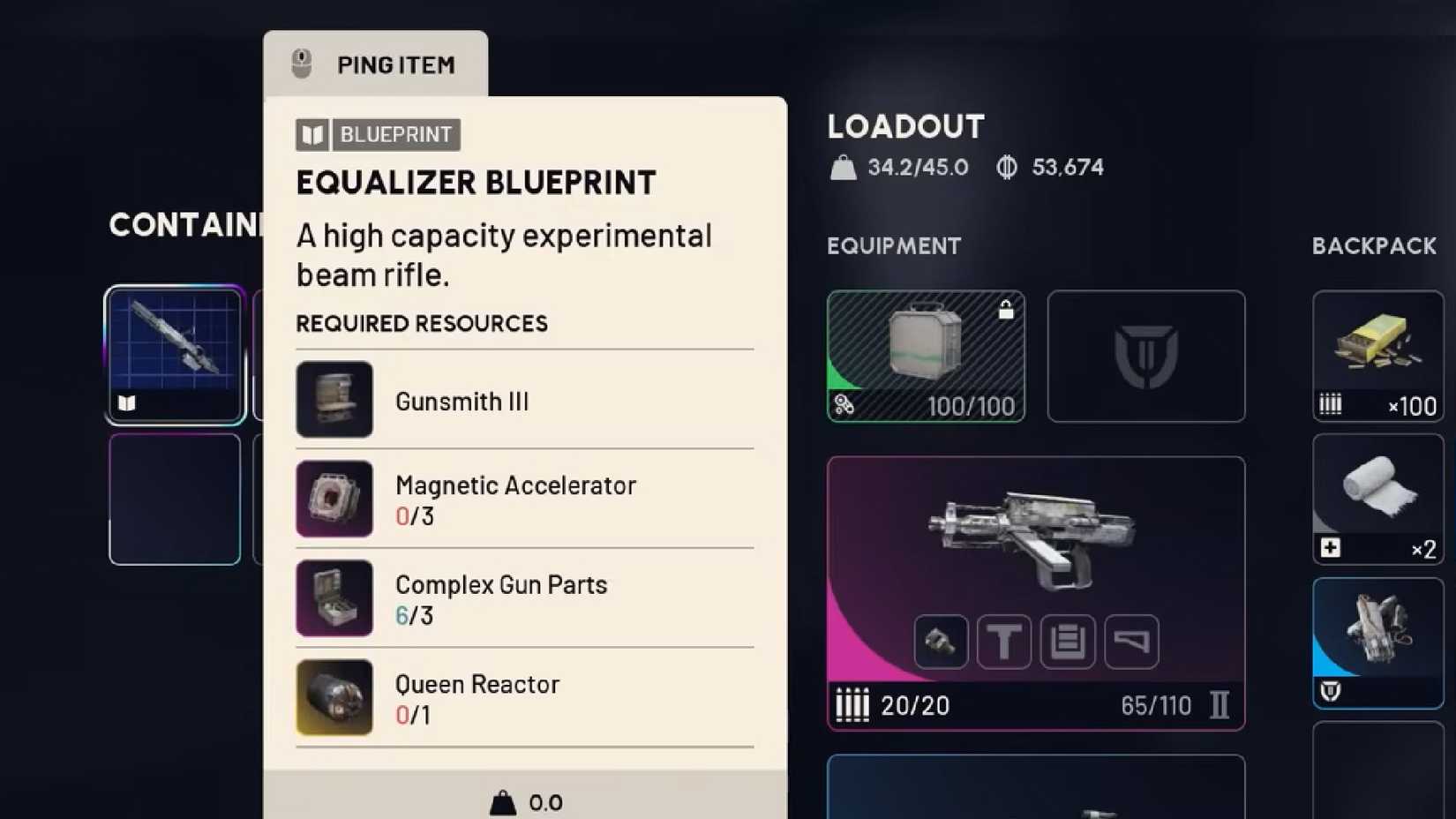Click the empty container slot below the blueprint
This screenshot has height=819, width=1456.
[x=174, y=500]
